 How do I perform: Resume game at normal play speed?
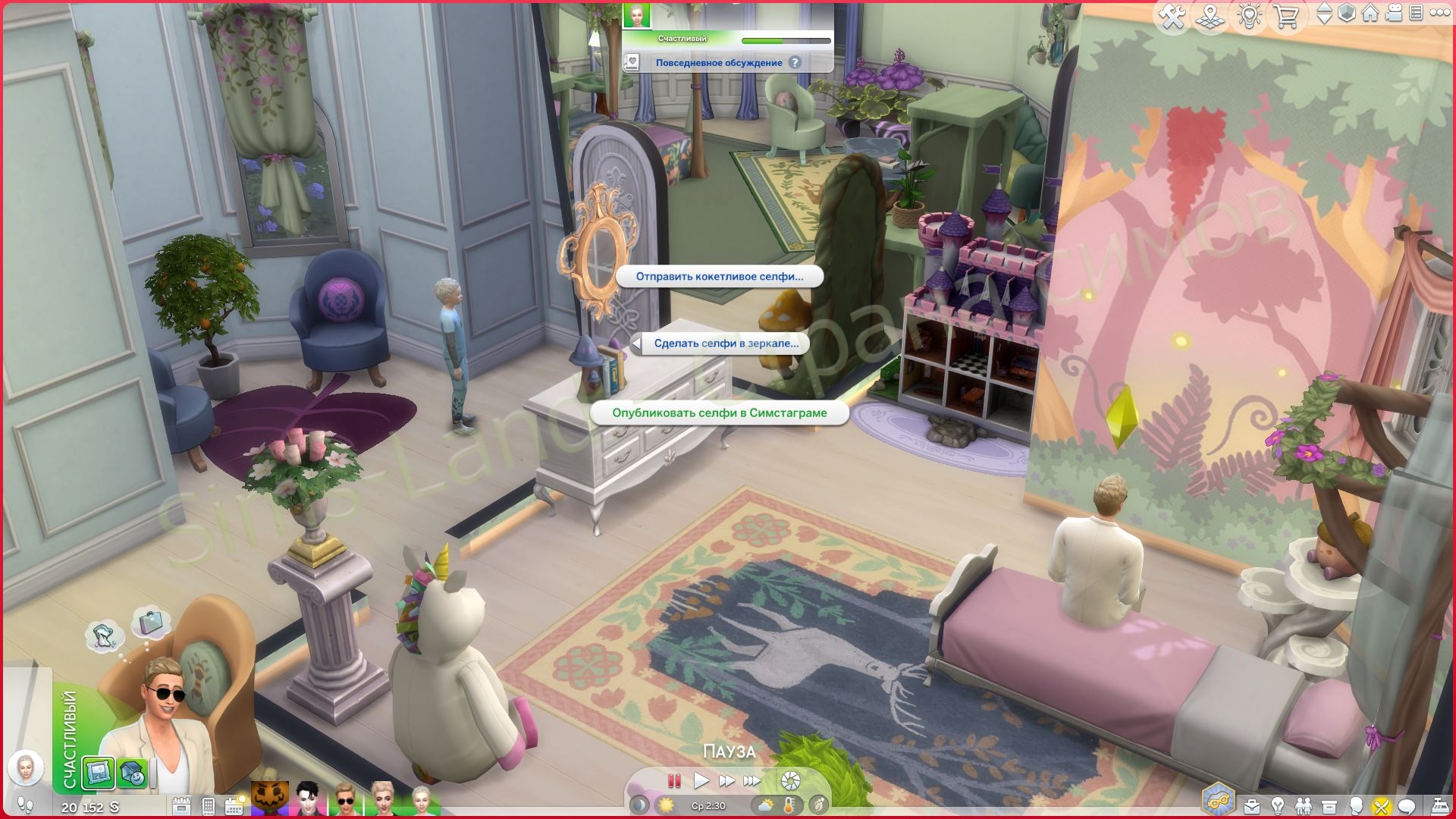click(x=701, y=780)
